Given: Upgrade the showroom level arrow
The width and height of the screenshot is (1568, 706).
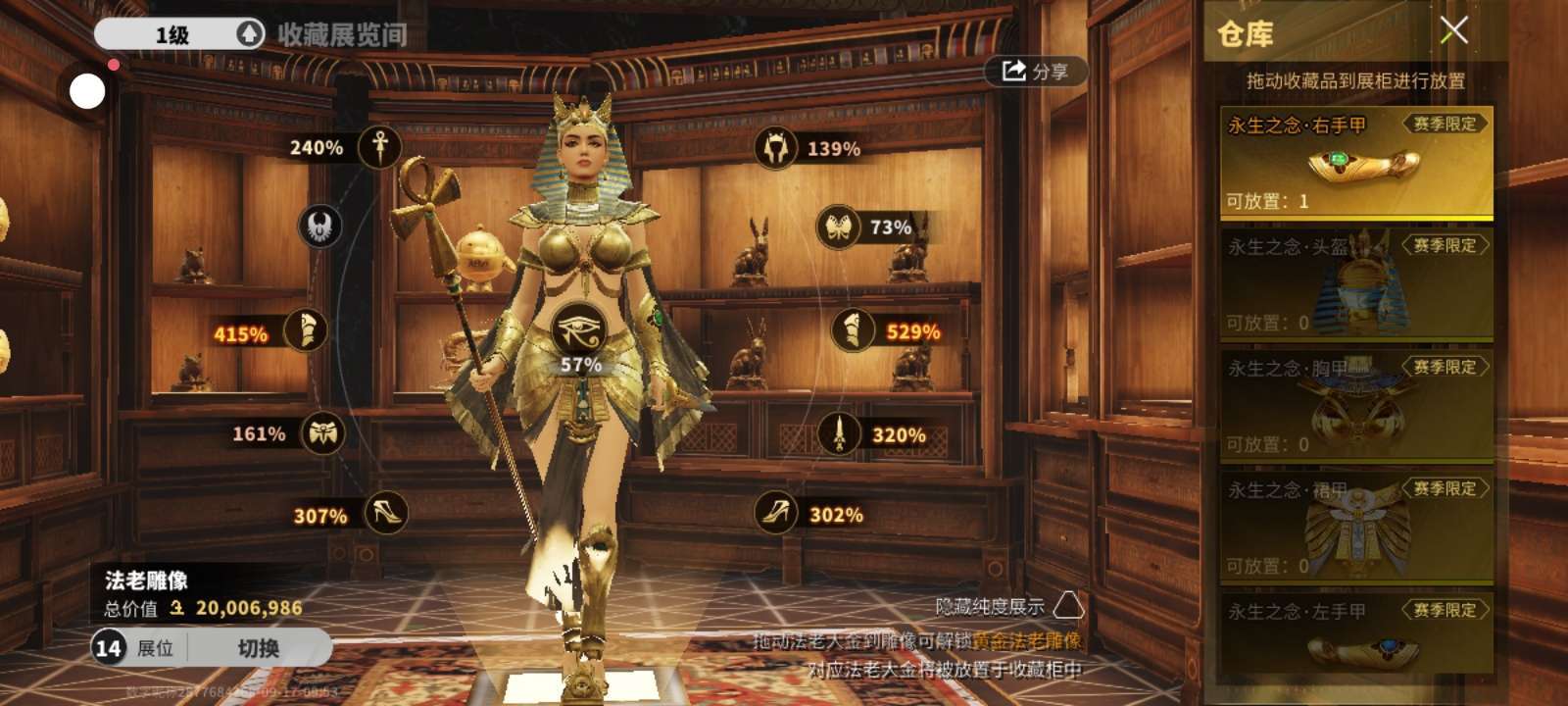Looking at the screenshot, I should pyautogui.click(x=250, y=34).
